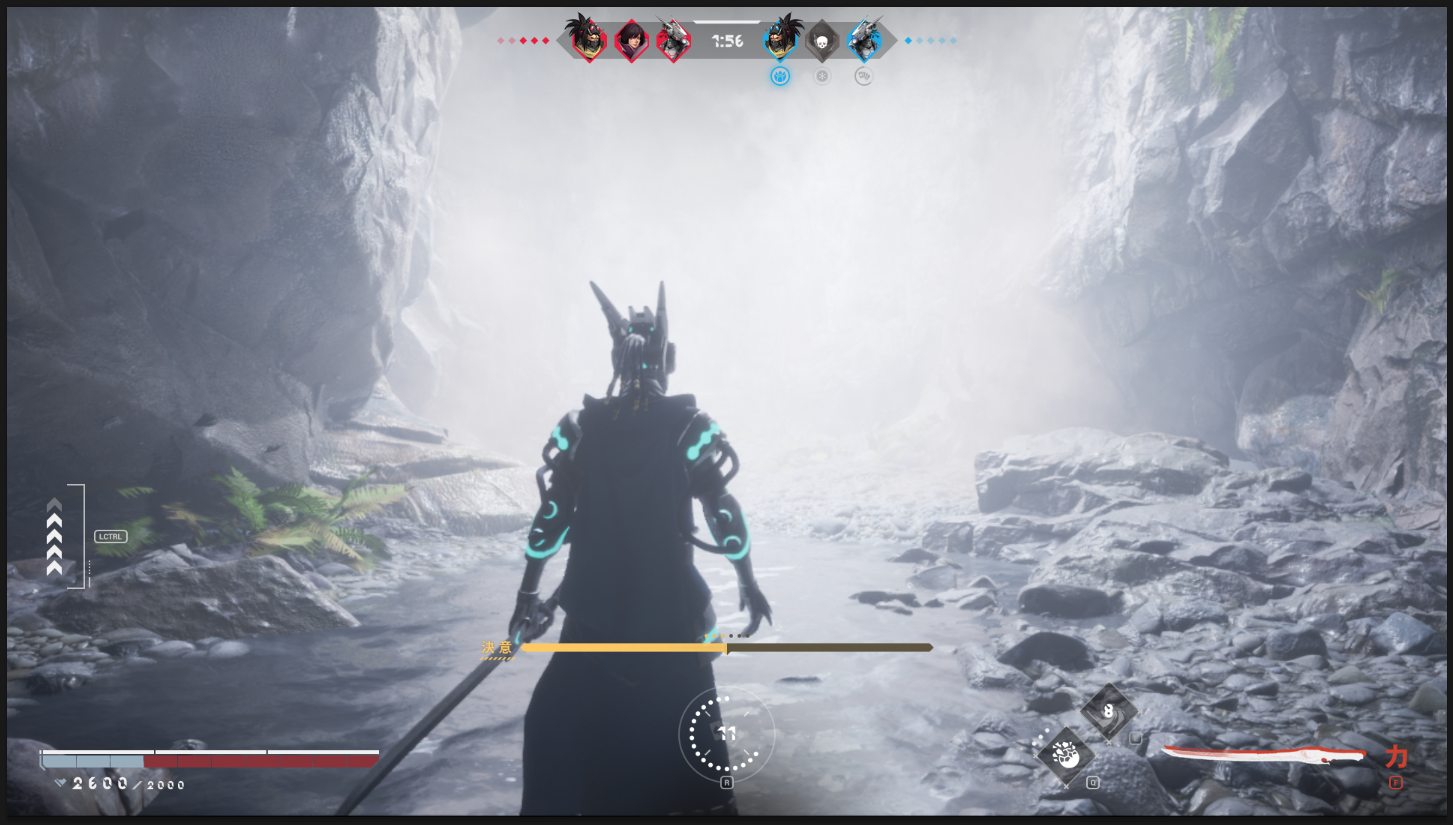The height and width of the screenshot is (825, 1453).
Task: Click the snowflake status icon below the scoreboard
Action: pos(822,76)
